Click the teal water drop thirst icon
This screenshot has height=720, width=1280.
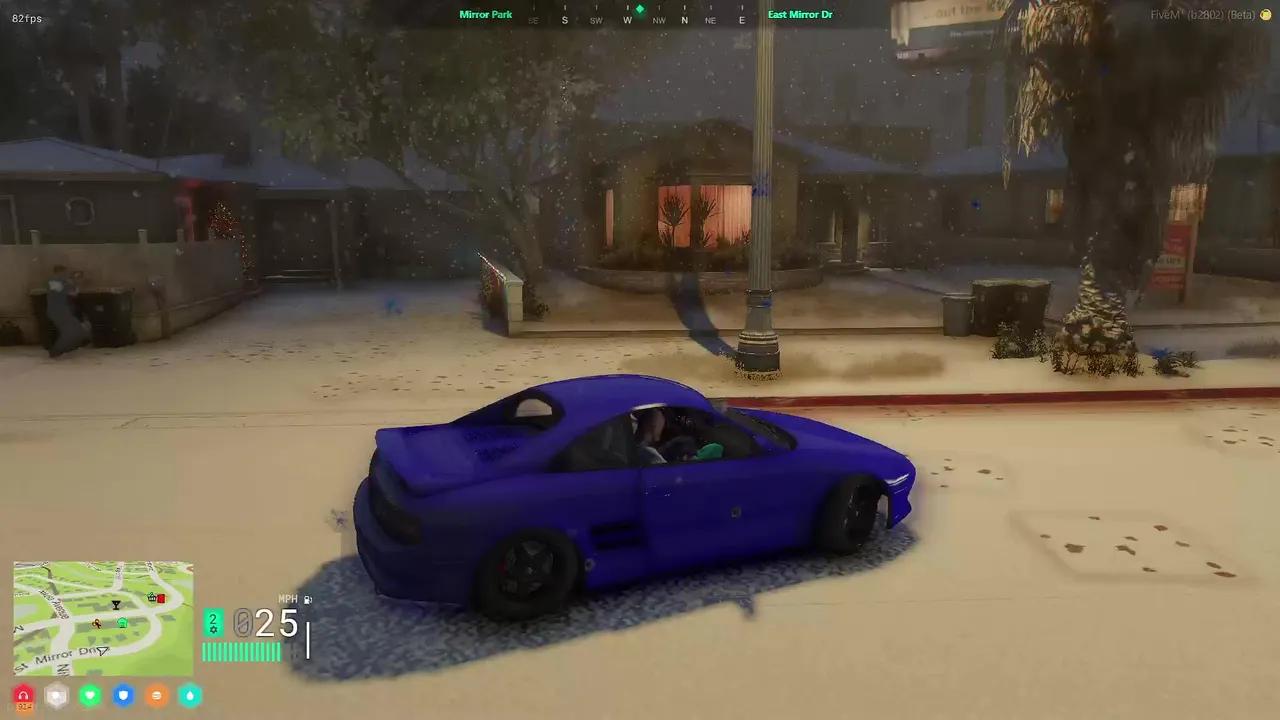coord(190,695)
